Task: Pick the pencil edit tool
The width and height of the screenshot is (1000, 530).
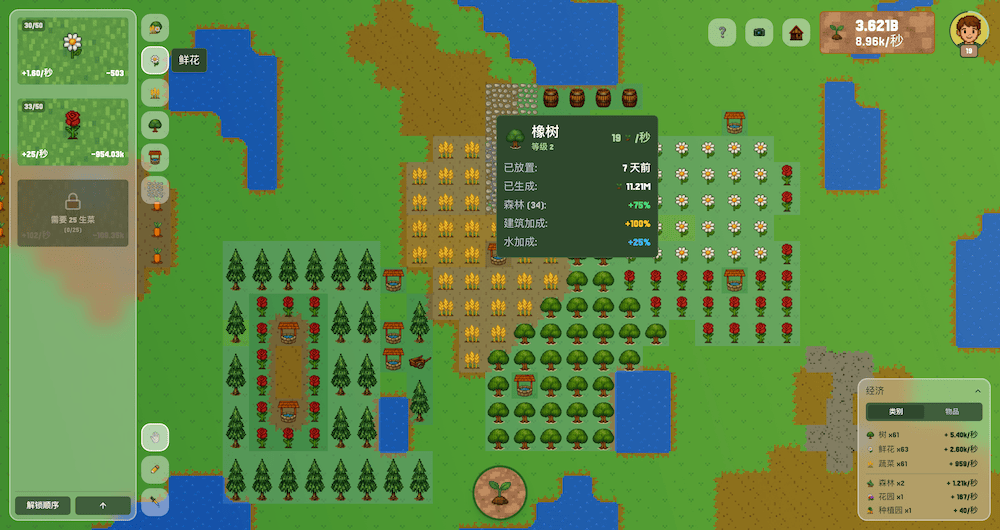Action: coord(155,469)
